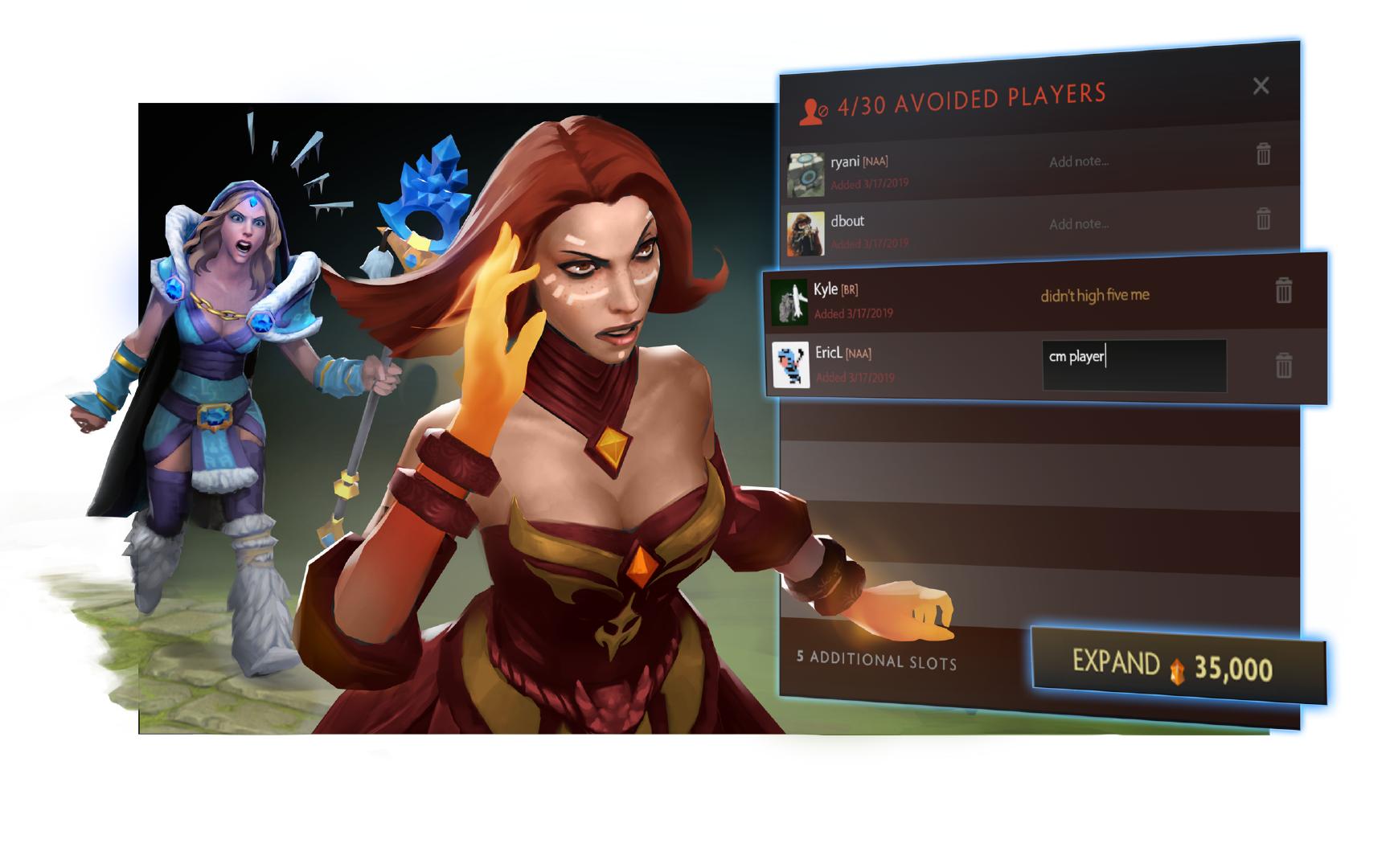
Task: Edit Kyle's note 'didn't high five me'
Action: [1093, 295]
